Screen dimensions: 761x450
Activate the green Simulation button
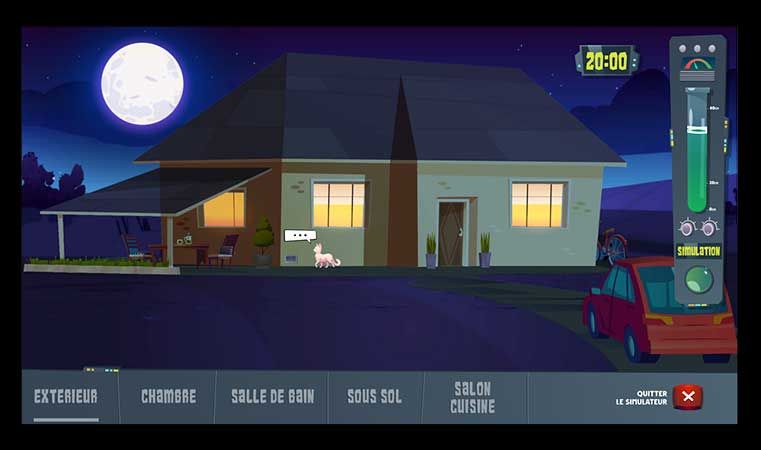[699, 279]
